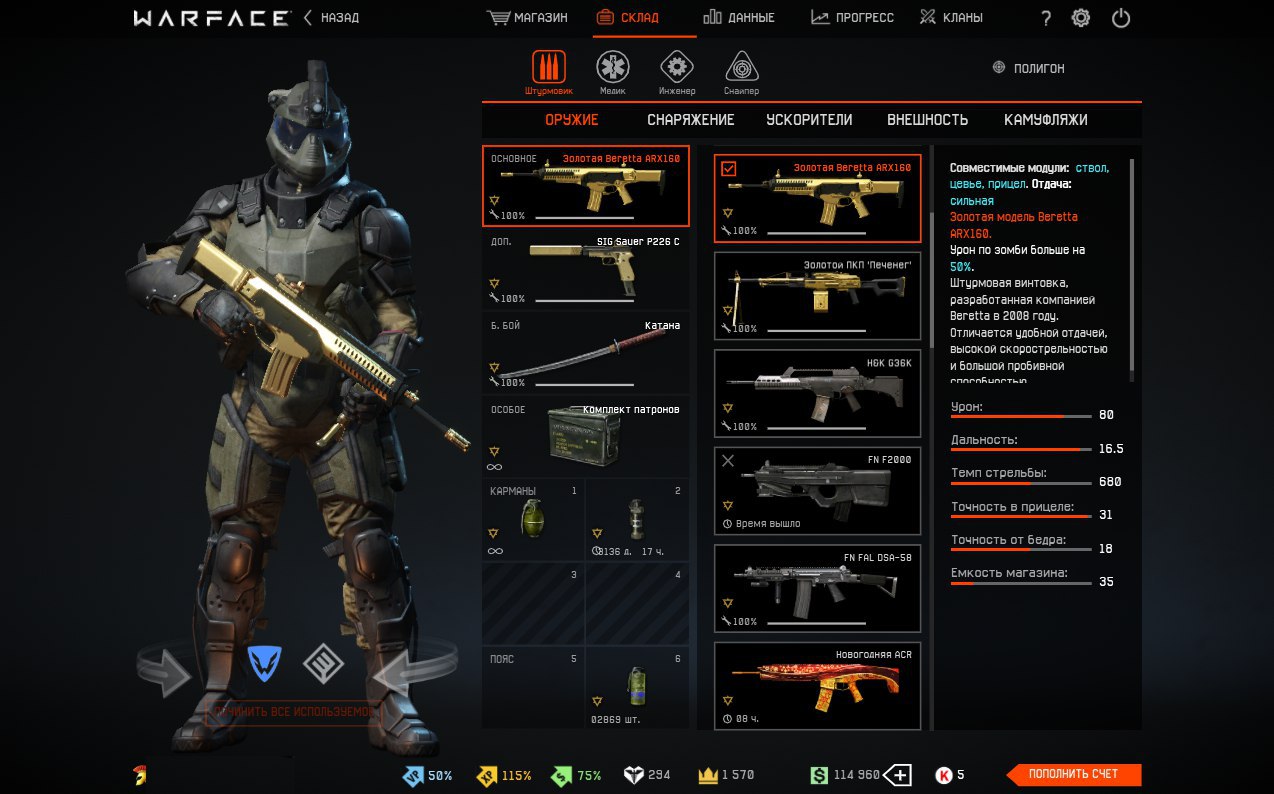Select the SIG Sauer P226 C pistol slot
Viewport: 1274px width, 794px height.
tap(586, 270)
